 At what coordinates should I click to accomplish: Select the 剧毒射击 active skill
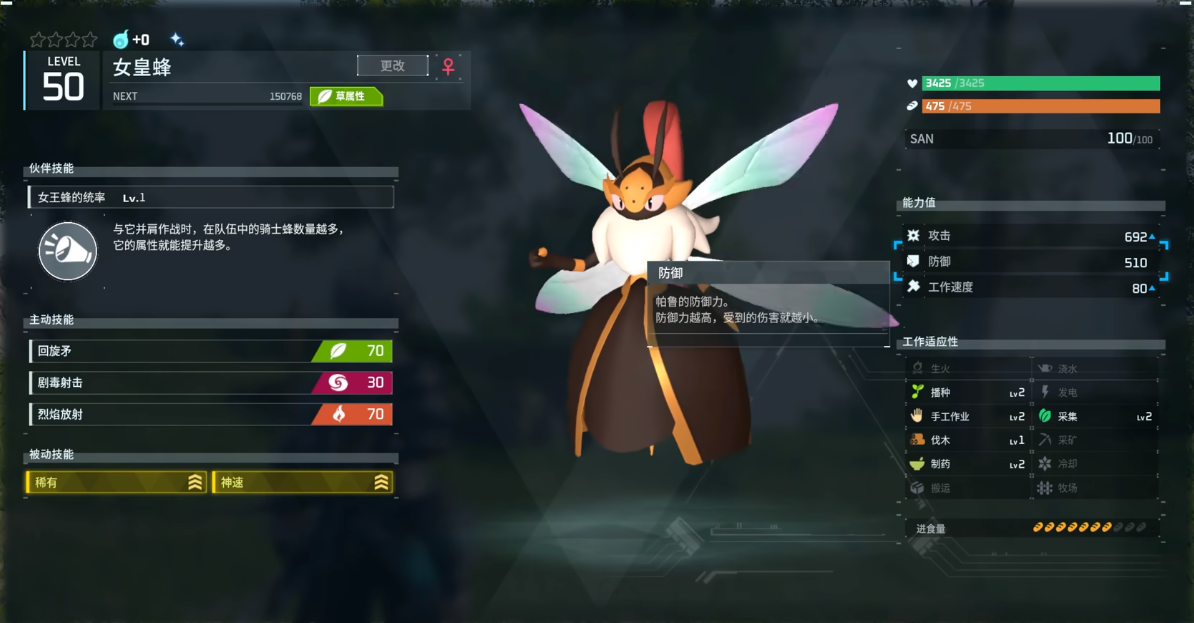(210, 383)
